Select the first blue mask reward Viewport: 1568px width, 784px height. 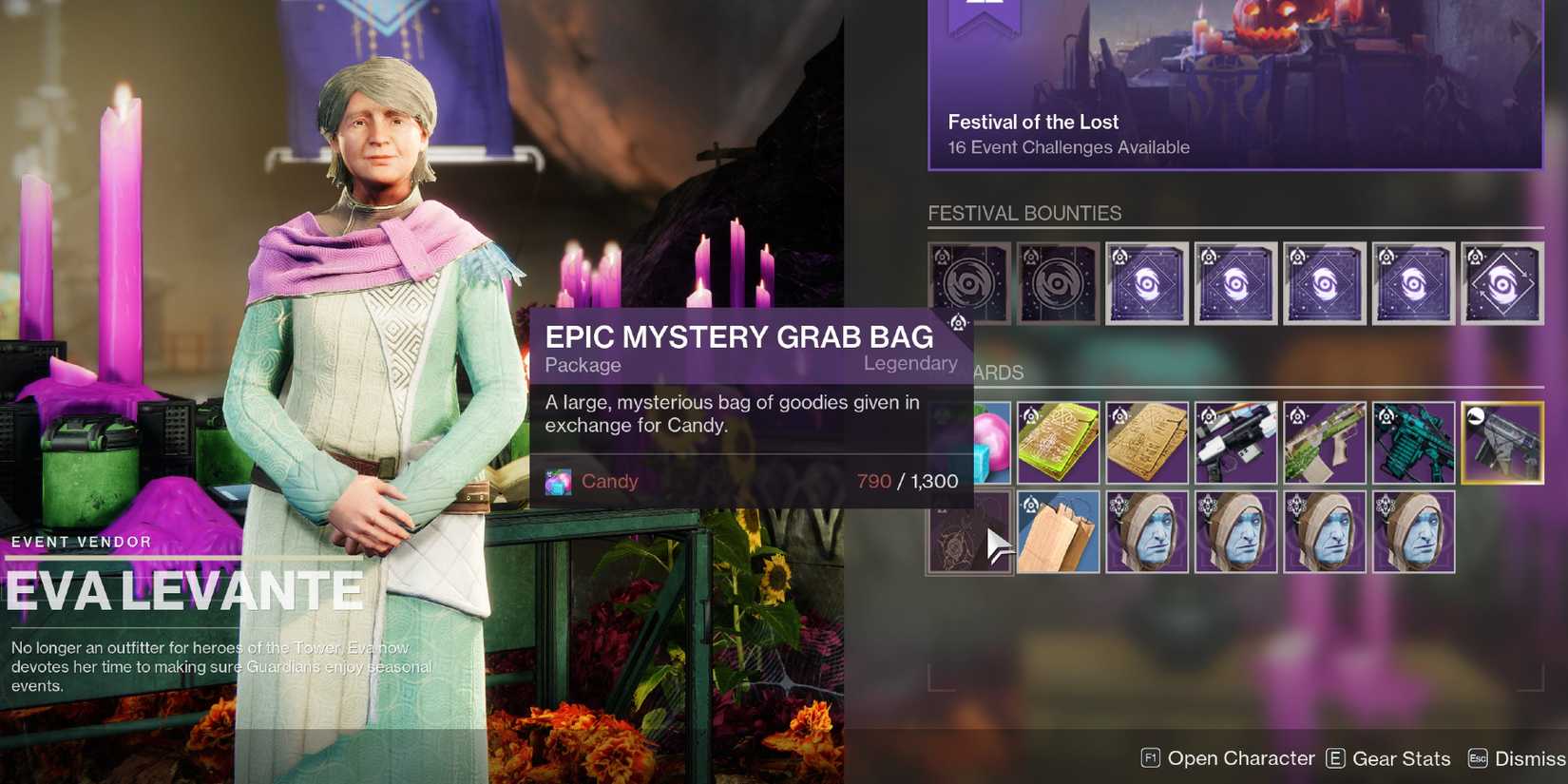(1147, 531)
